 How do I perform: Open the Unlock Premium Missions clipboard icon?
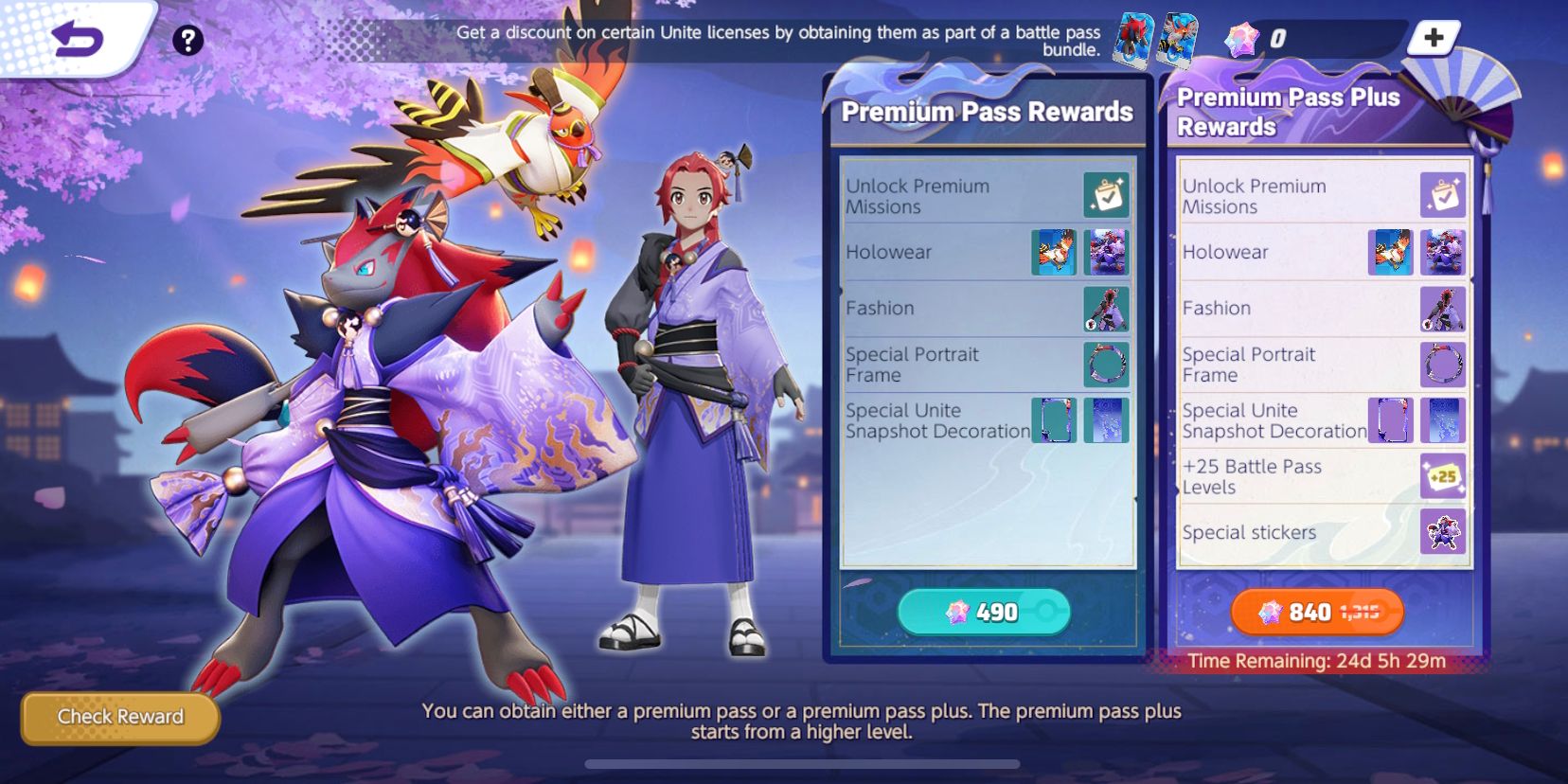(x=1106, y=193)
